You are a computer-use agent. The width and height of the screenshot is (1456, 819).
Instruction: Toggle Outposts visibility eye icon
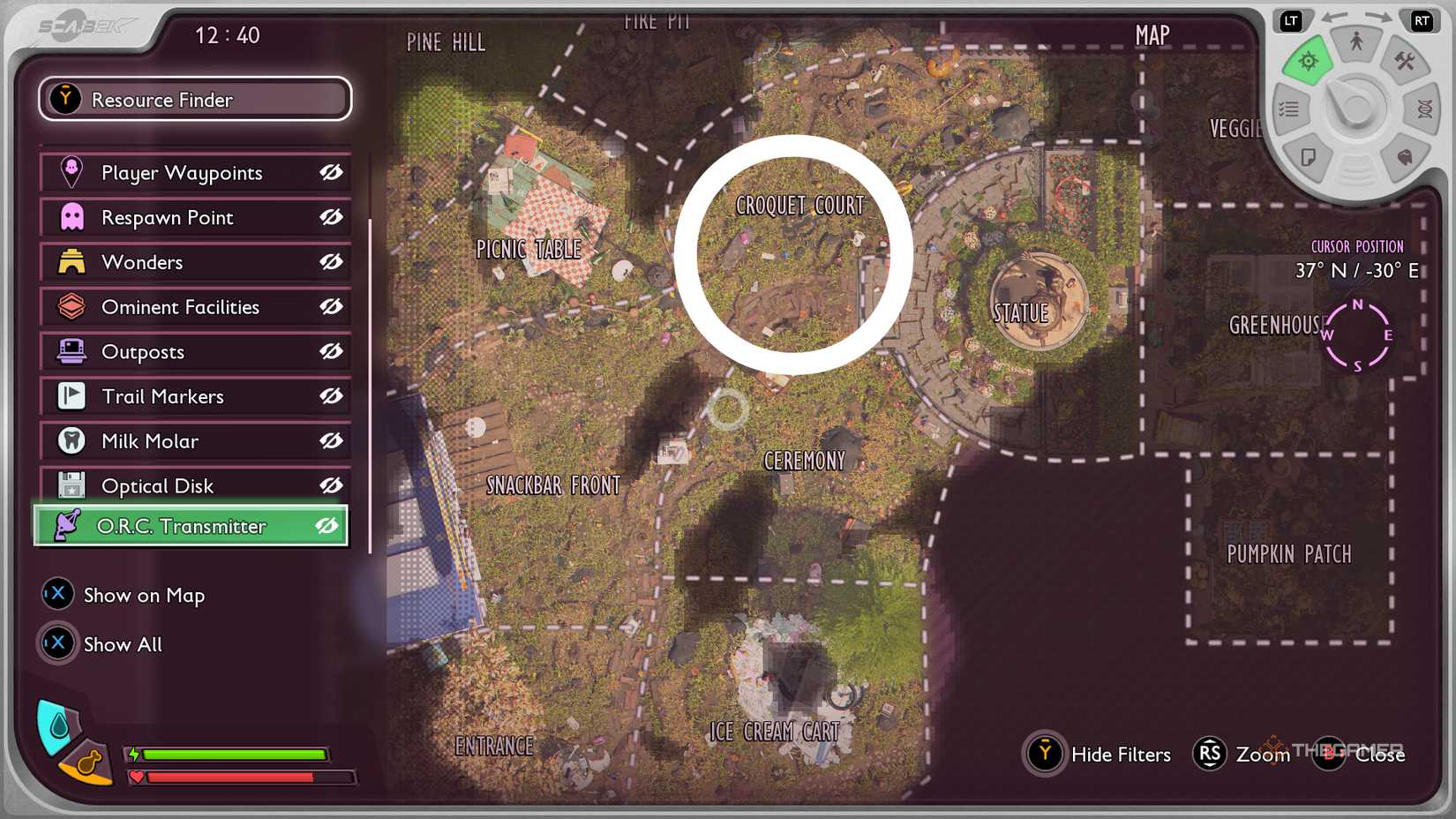[330, 351]
